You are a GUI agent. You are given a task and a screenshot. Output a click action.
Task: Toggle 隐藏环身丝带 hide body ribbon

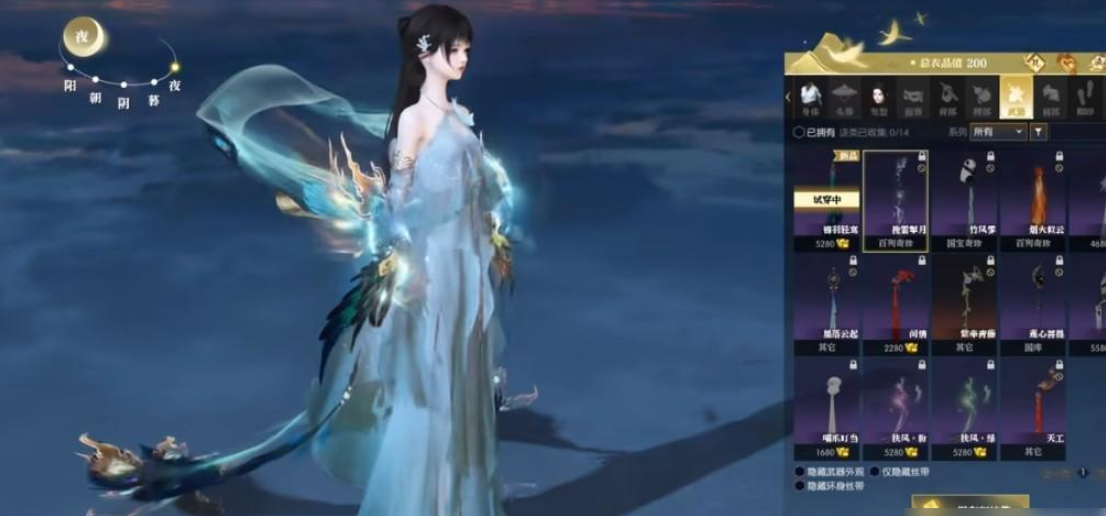(x=799, y=486)
